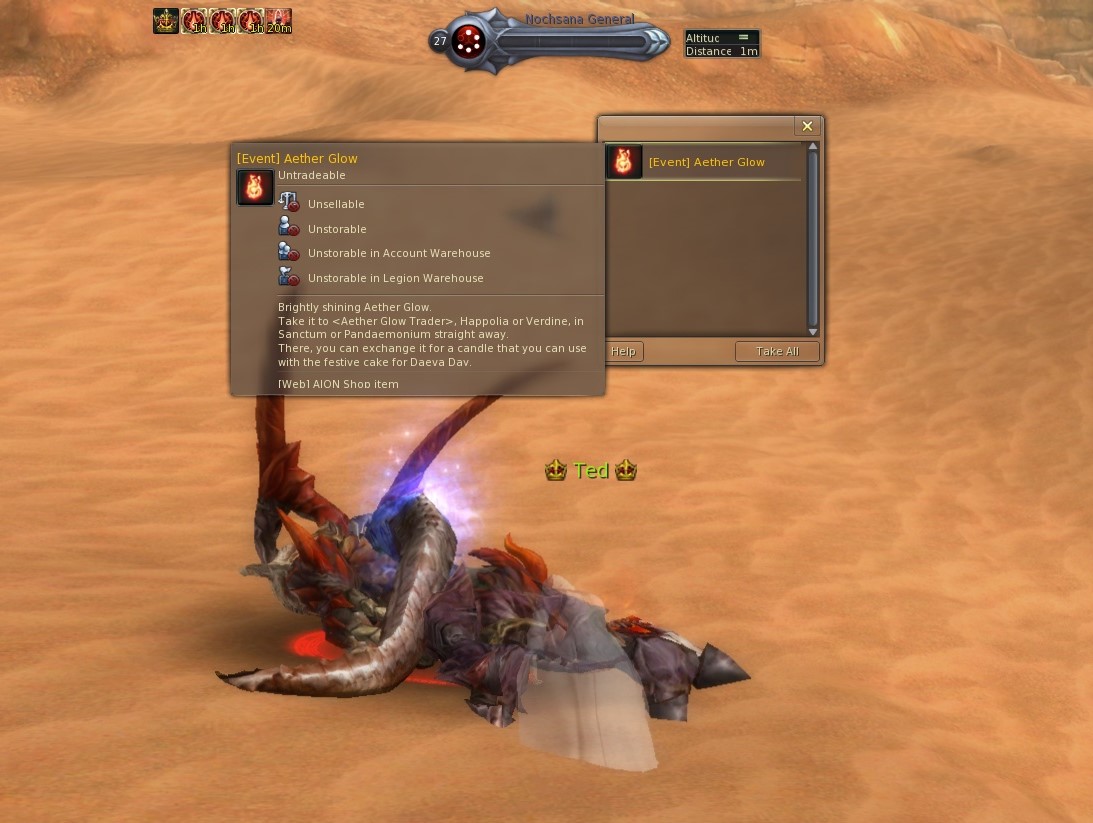Close the loot window
Viewport: 1093px width, 823px height.
(807, 126)
